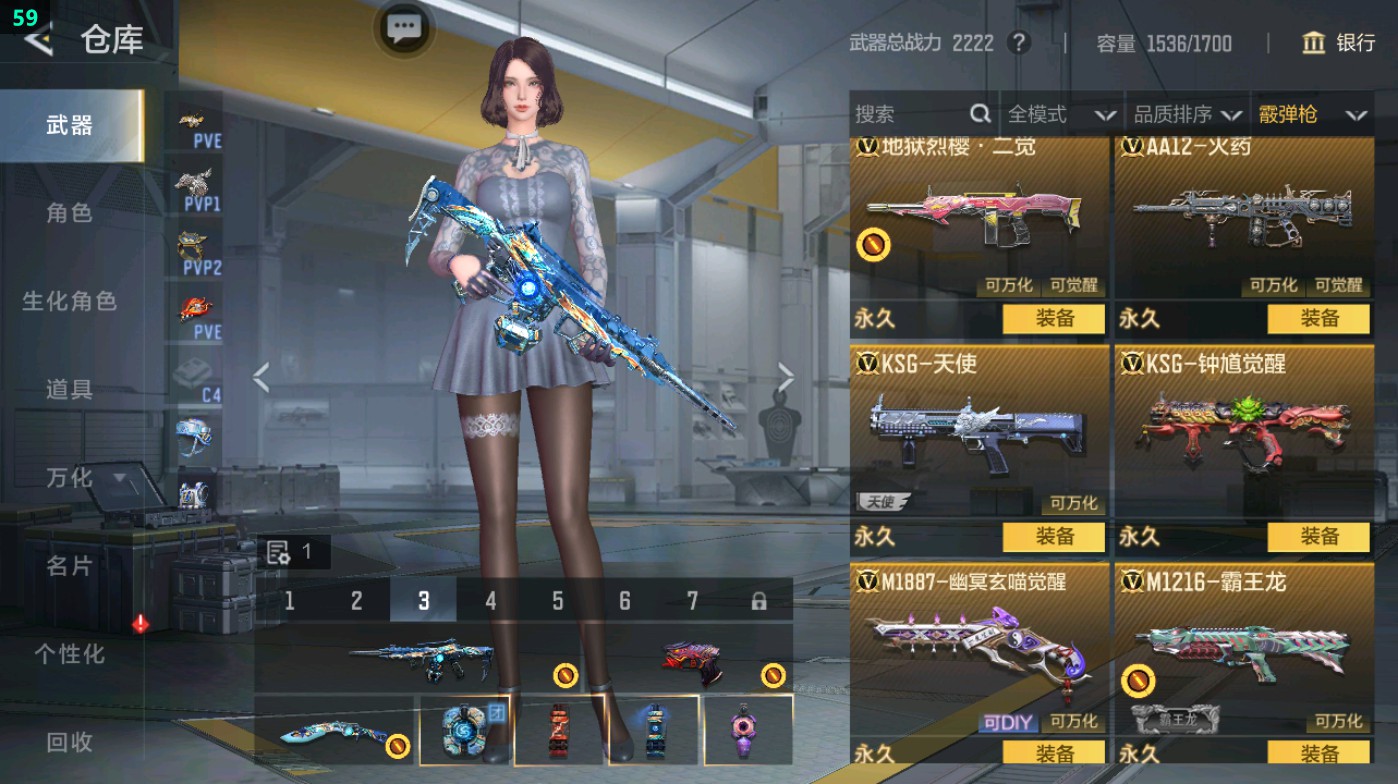Equip the KSG-天使 shotgun

1053,537
